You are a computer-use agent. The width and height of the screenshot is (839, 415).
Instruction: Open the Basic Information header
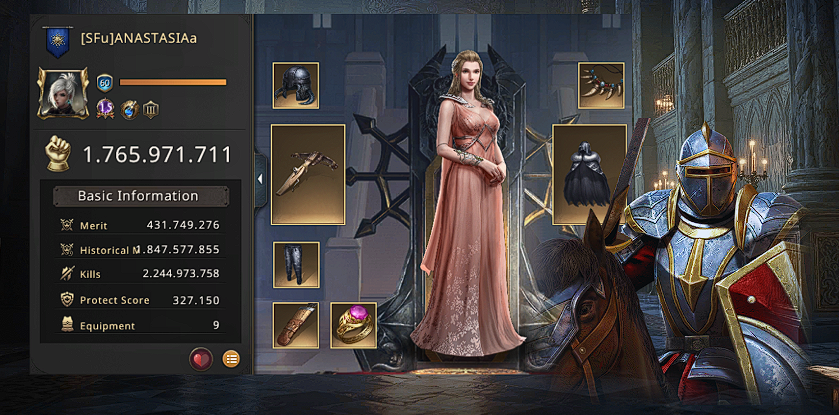139,196
